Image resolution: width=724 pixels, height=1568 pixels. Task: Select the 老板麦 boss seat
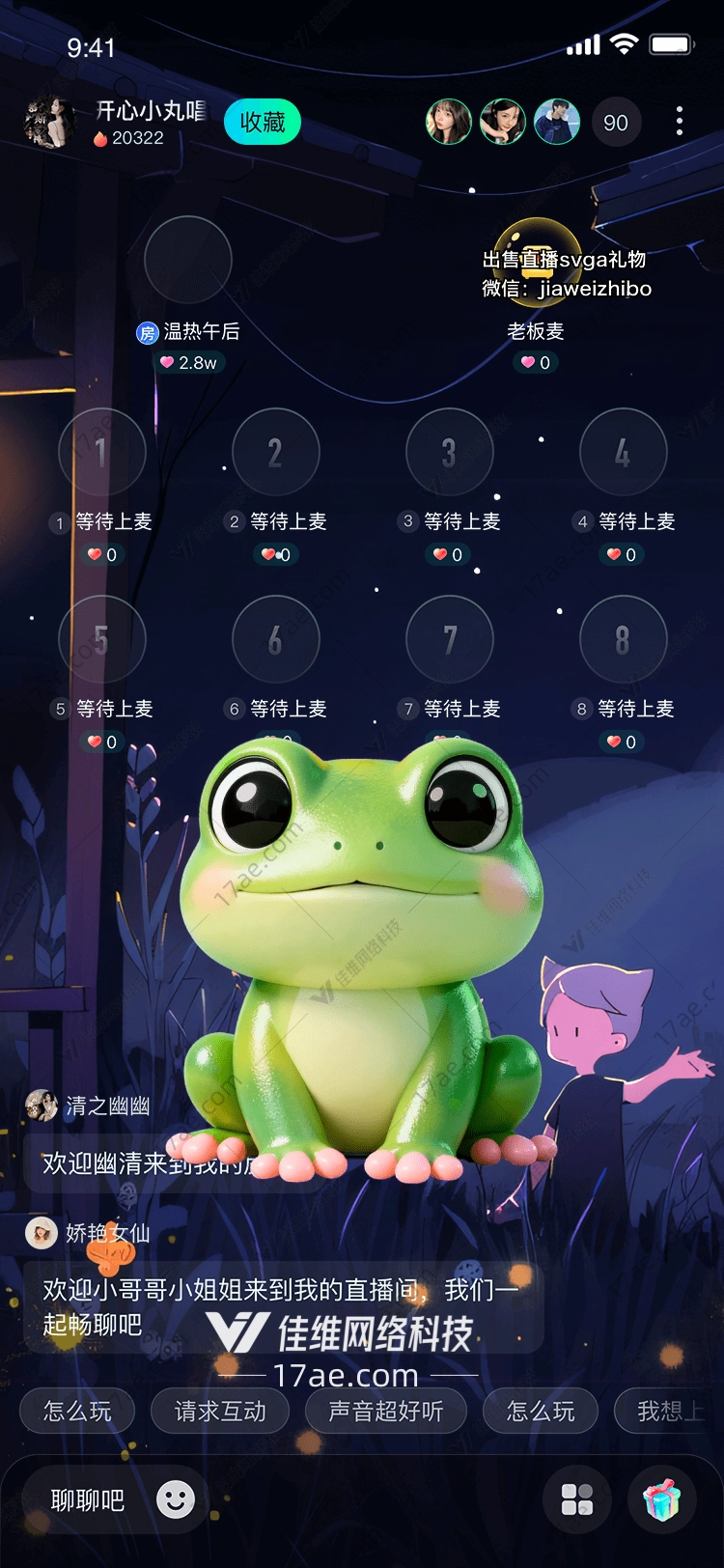(537, 260)
